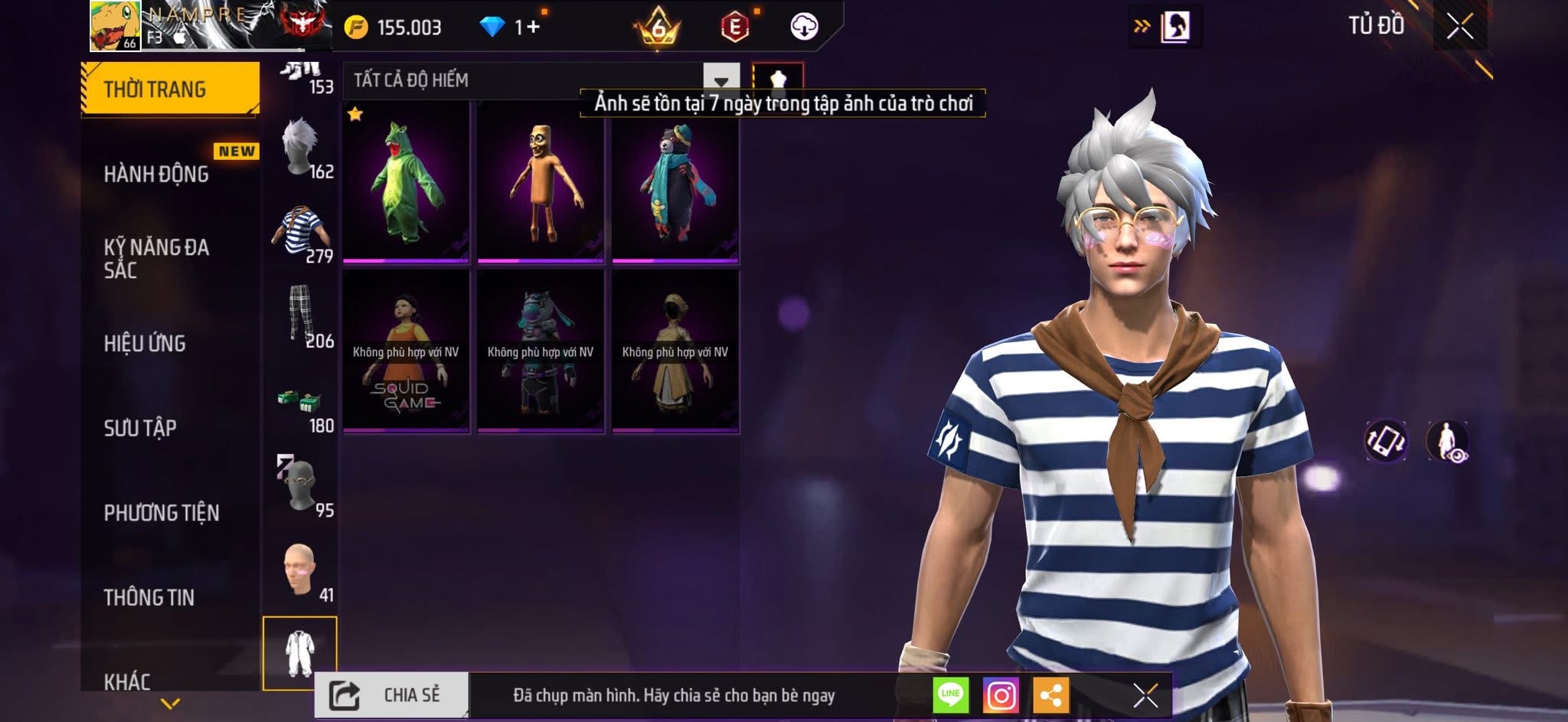Image resolution: width=1568 pixels, height=722 pixels.
Task: Open the Phương Tiện category
Action: [x=162, y=512]
